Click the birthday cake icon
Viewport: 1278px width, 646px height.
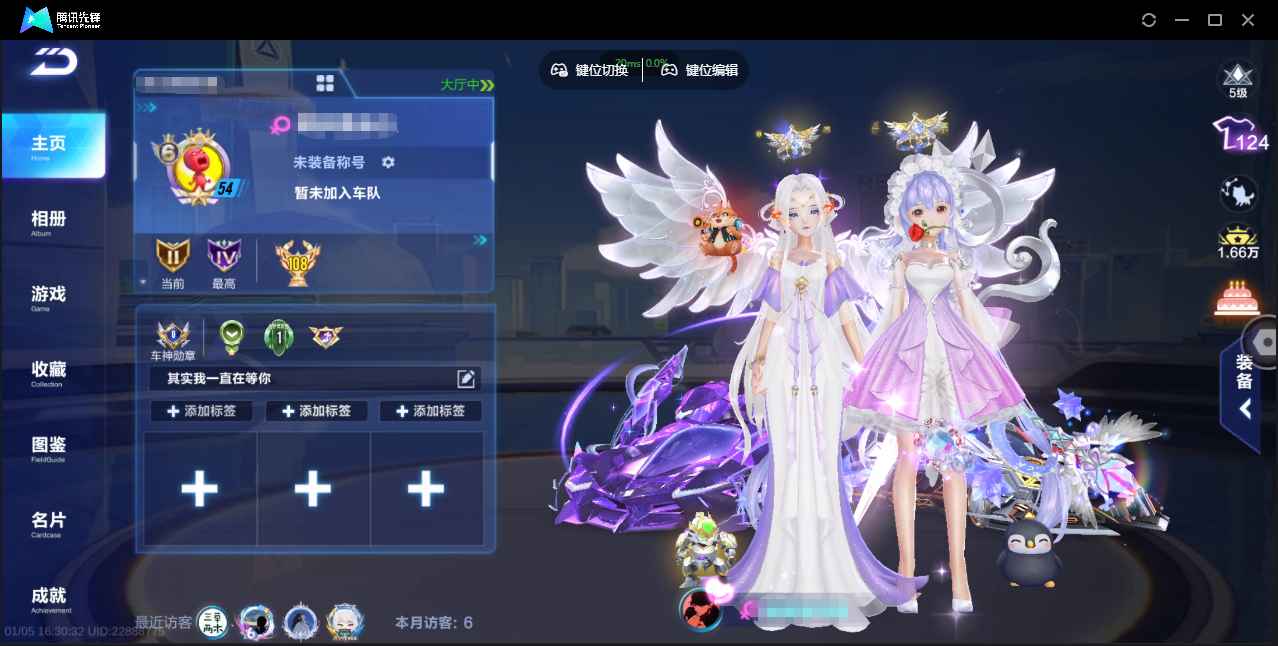[1237, 298]
